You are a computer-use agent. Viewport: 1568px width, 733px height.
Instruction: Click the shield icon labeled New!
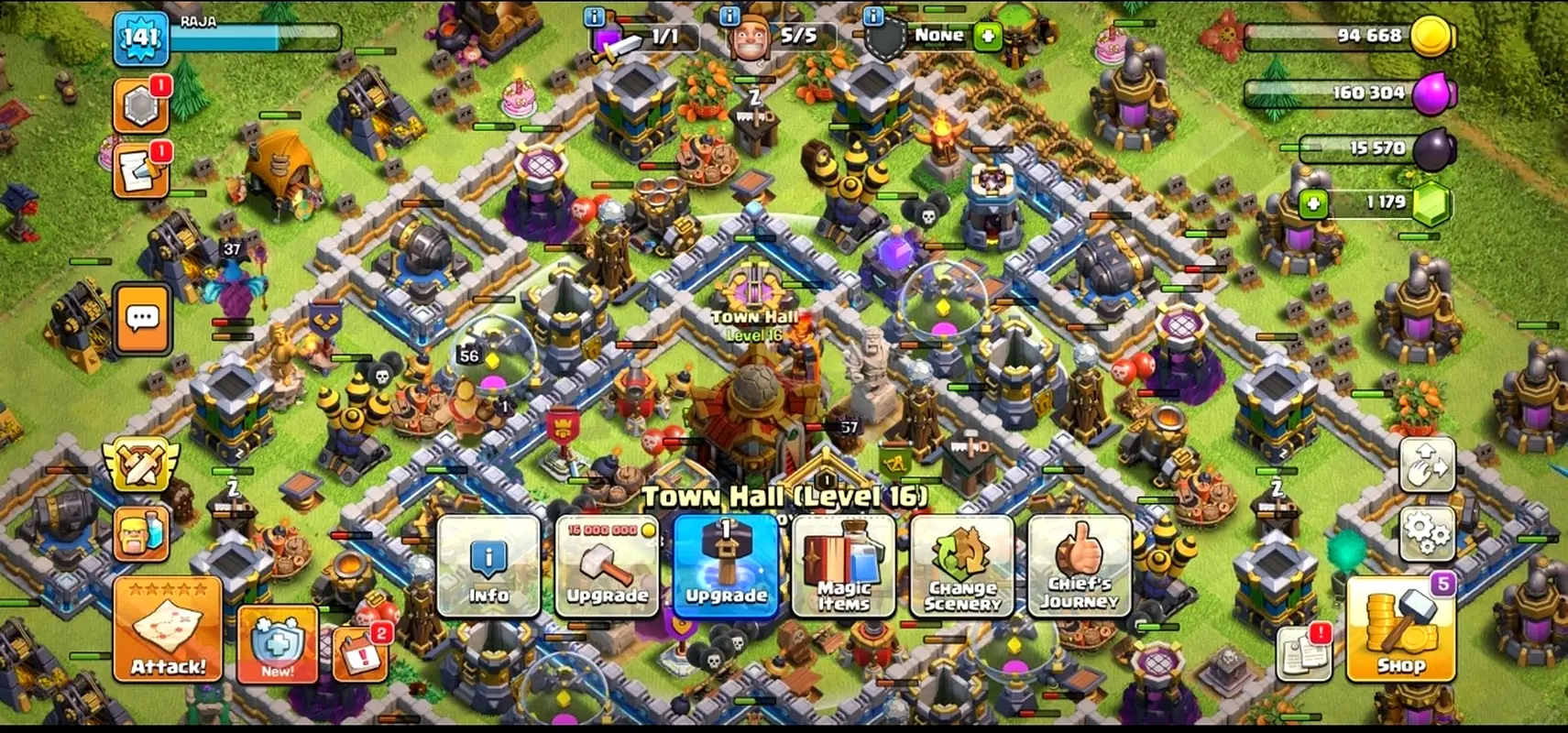point(277,644)
